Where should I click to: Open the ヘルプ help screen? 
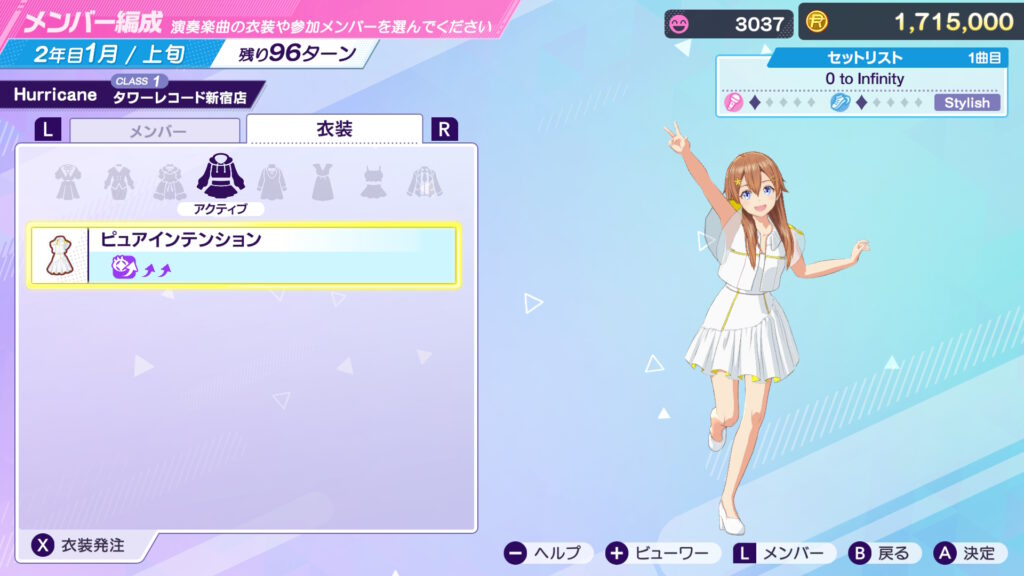[546, 553]
